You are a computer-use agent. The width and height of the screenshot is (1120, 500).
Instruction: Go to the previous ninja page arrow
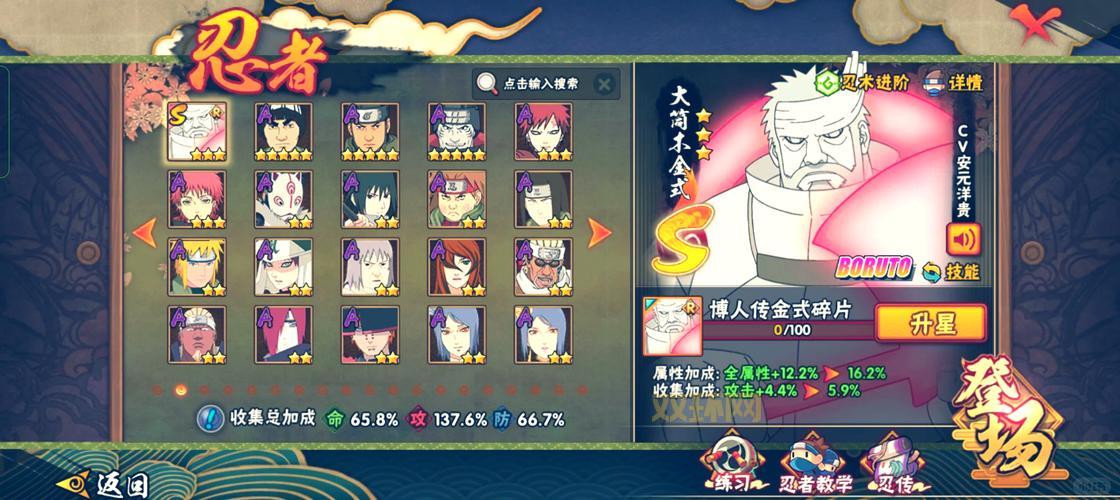[144, 233]
